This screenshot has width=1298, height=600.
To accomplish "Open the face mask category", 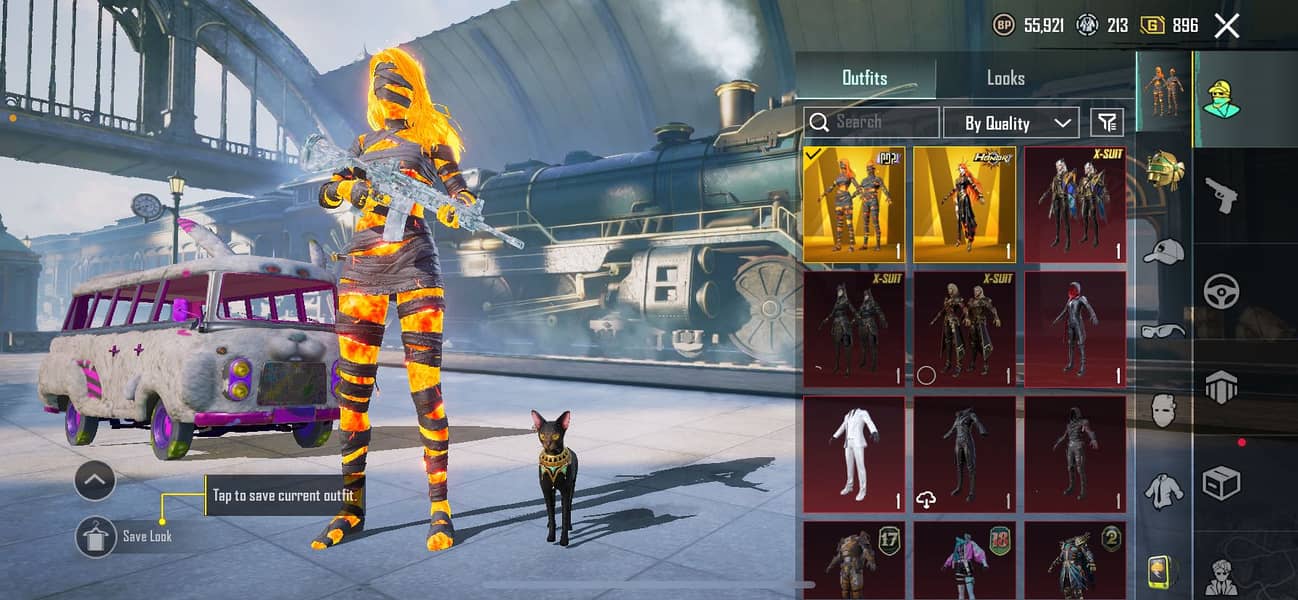I will (x=1163, y=409).
